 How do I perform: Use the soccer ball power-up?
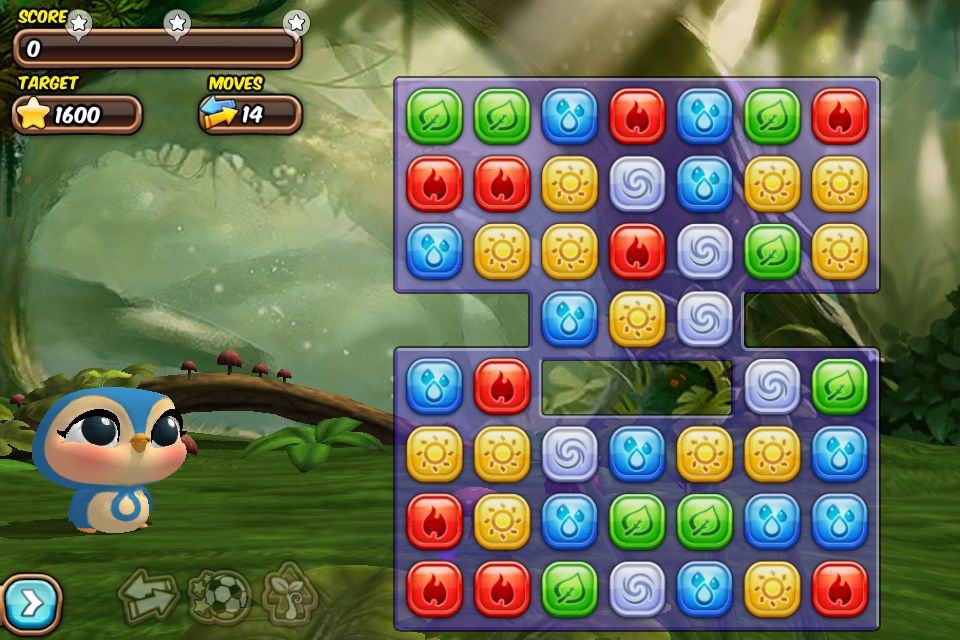point(219,597)
